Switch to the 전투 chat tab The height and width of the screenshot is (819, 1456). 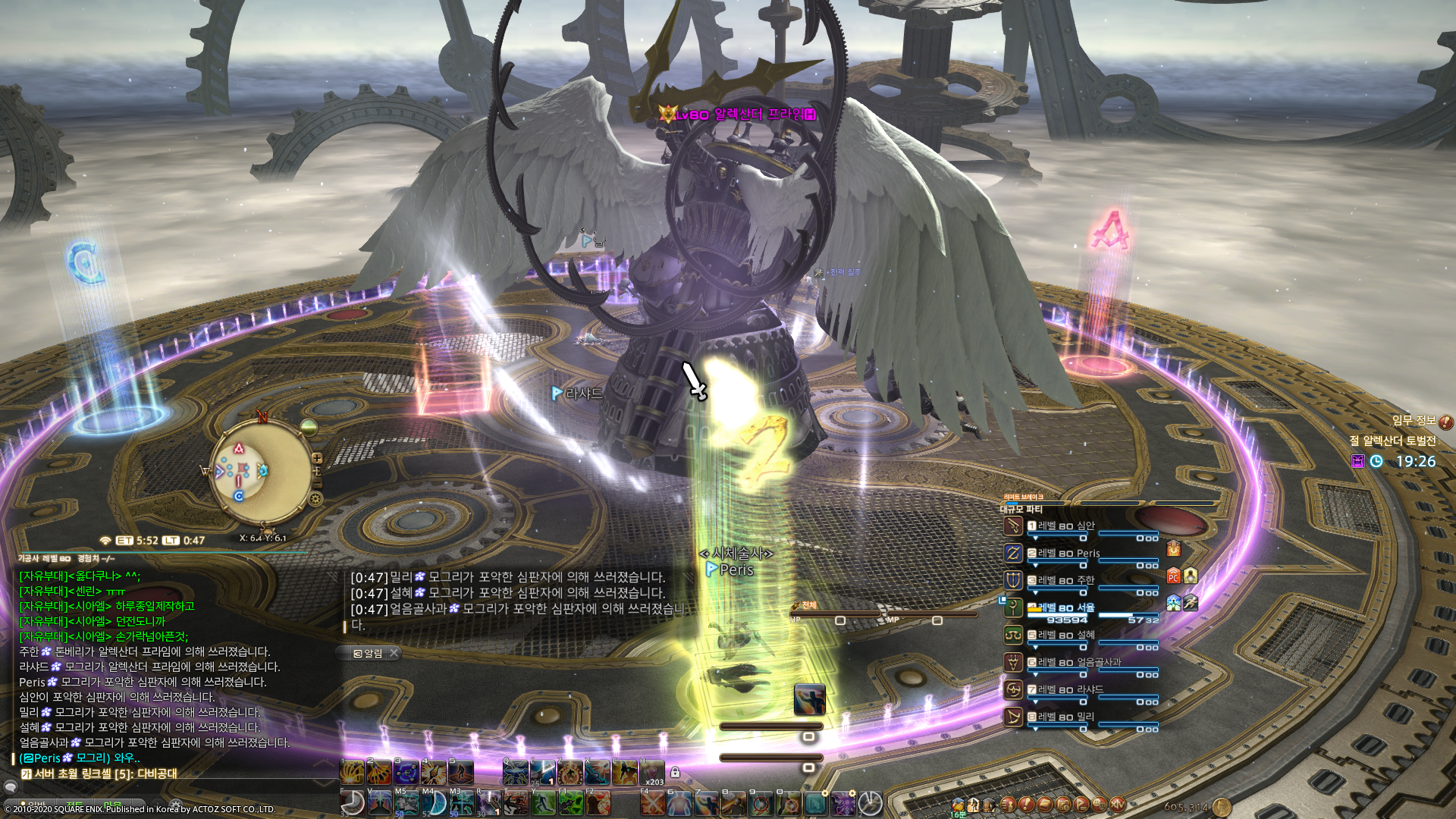click(74, 805)
